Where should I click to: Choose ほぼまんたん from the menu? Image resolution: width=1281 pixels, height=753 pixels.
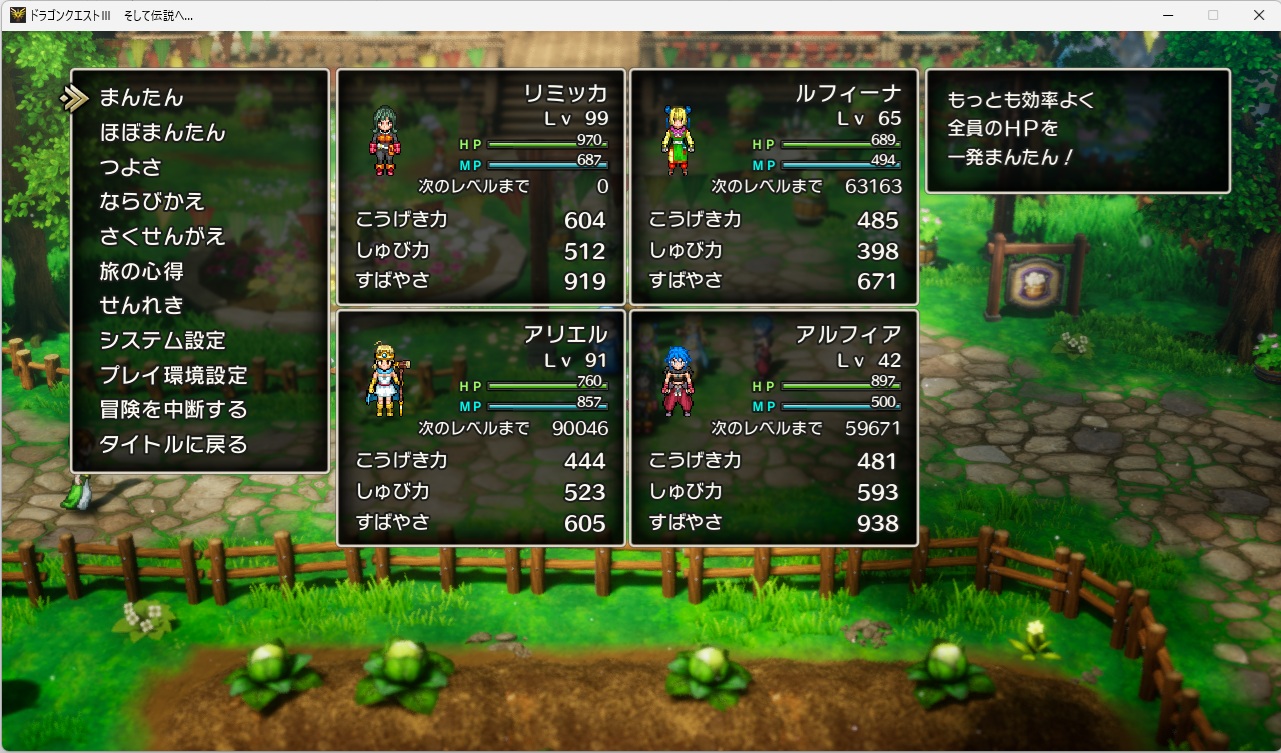(162, 133)
